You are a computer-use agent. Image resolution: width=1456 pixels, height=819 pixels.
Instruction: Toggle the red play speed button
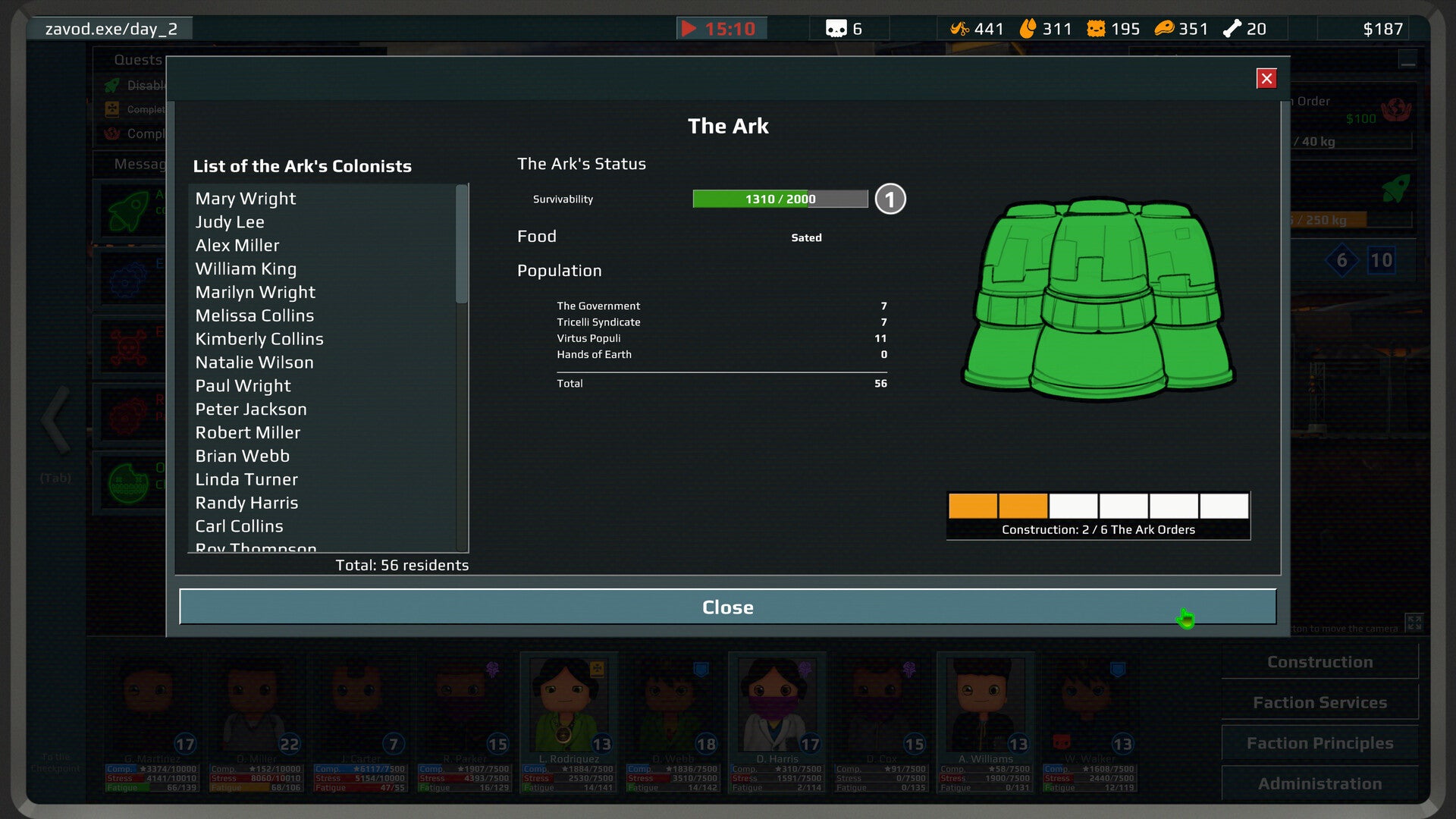689,29
